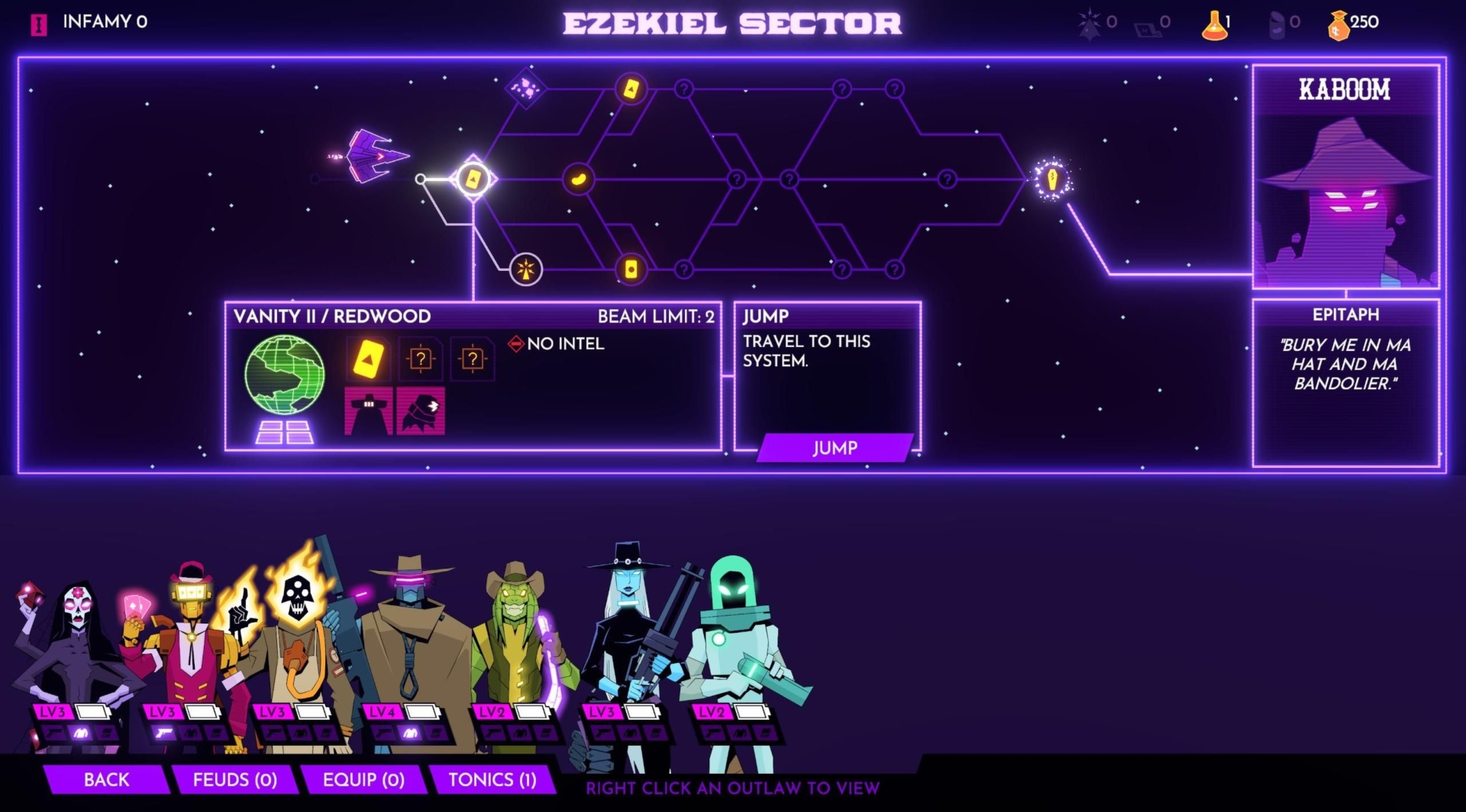
Task: Open the TONICS (1) panel
Action: (493, 780)
